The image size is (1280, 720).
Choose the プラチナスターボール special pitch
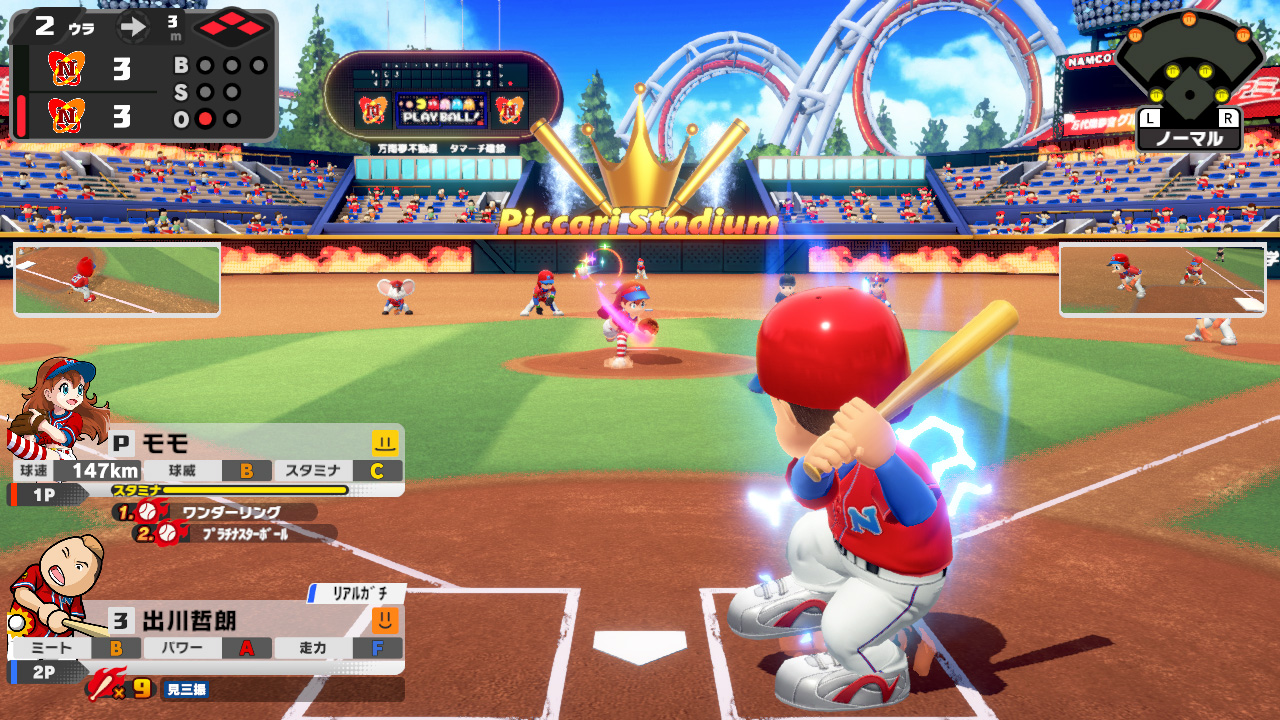click(x=248, y=534)
